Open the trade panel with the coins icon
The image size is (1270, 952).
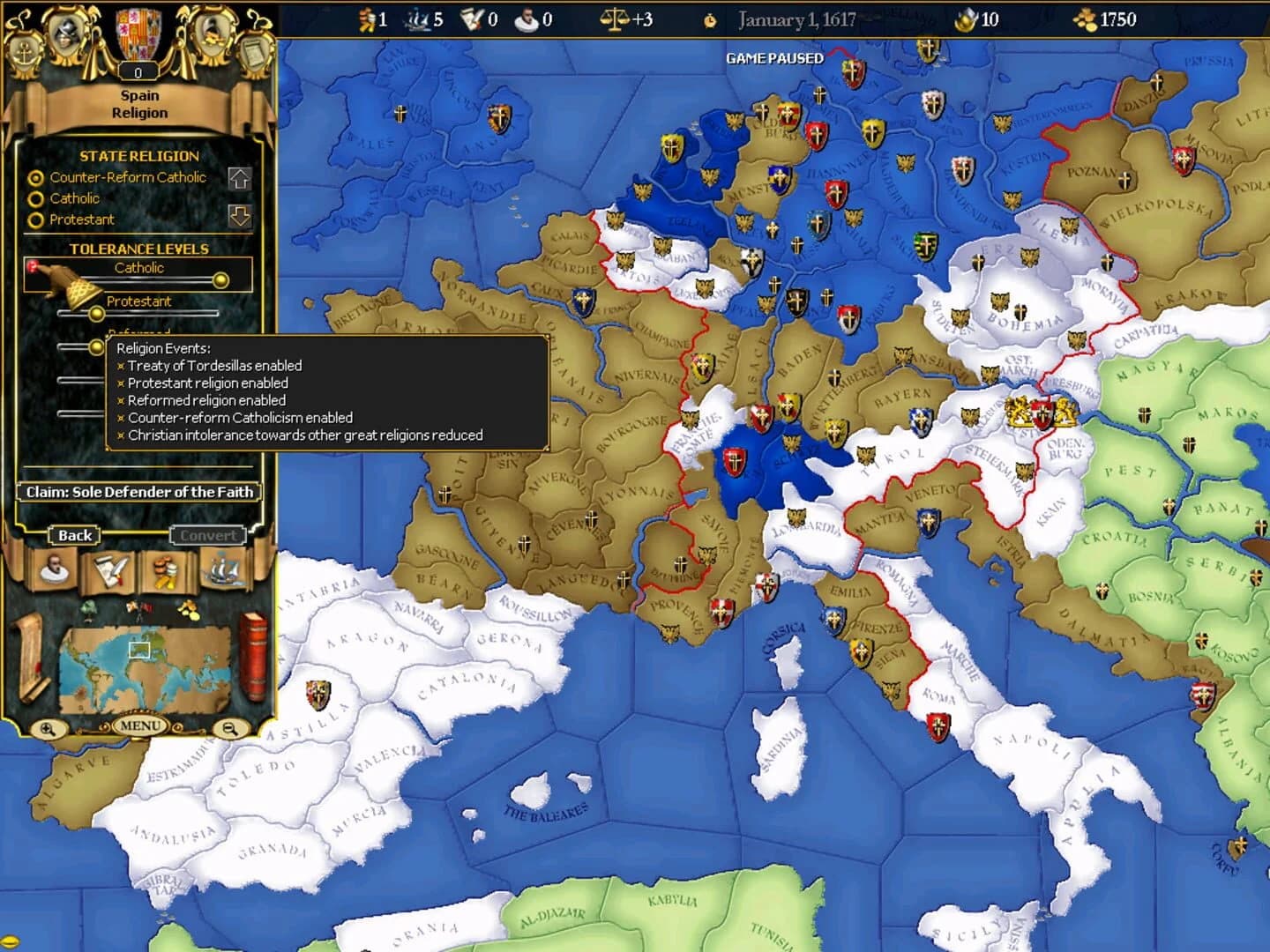166,570
